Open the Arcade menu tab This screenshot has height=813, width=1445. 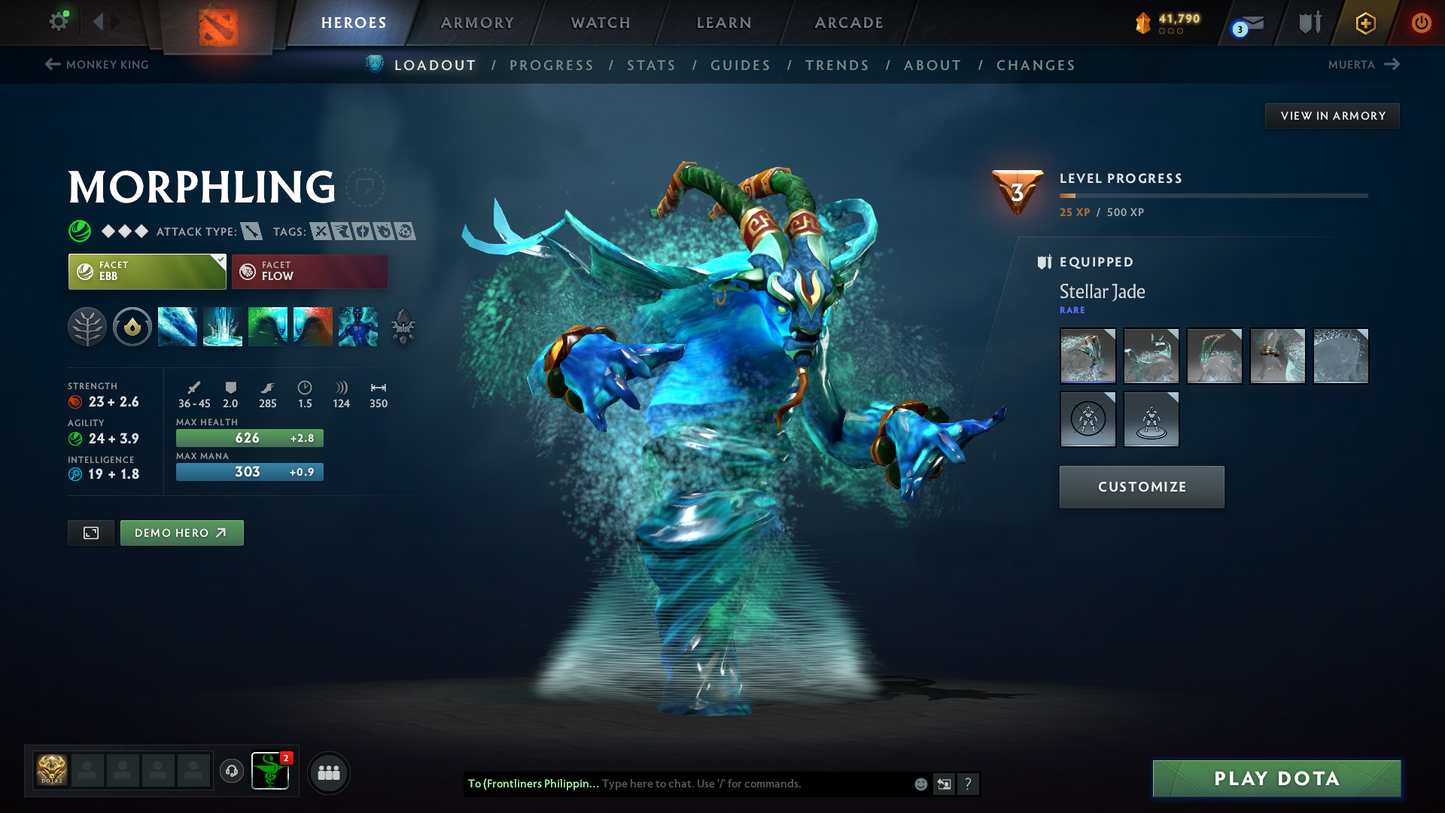(x=848, y=22)
